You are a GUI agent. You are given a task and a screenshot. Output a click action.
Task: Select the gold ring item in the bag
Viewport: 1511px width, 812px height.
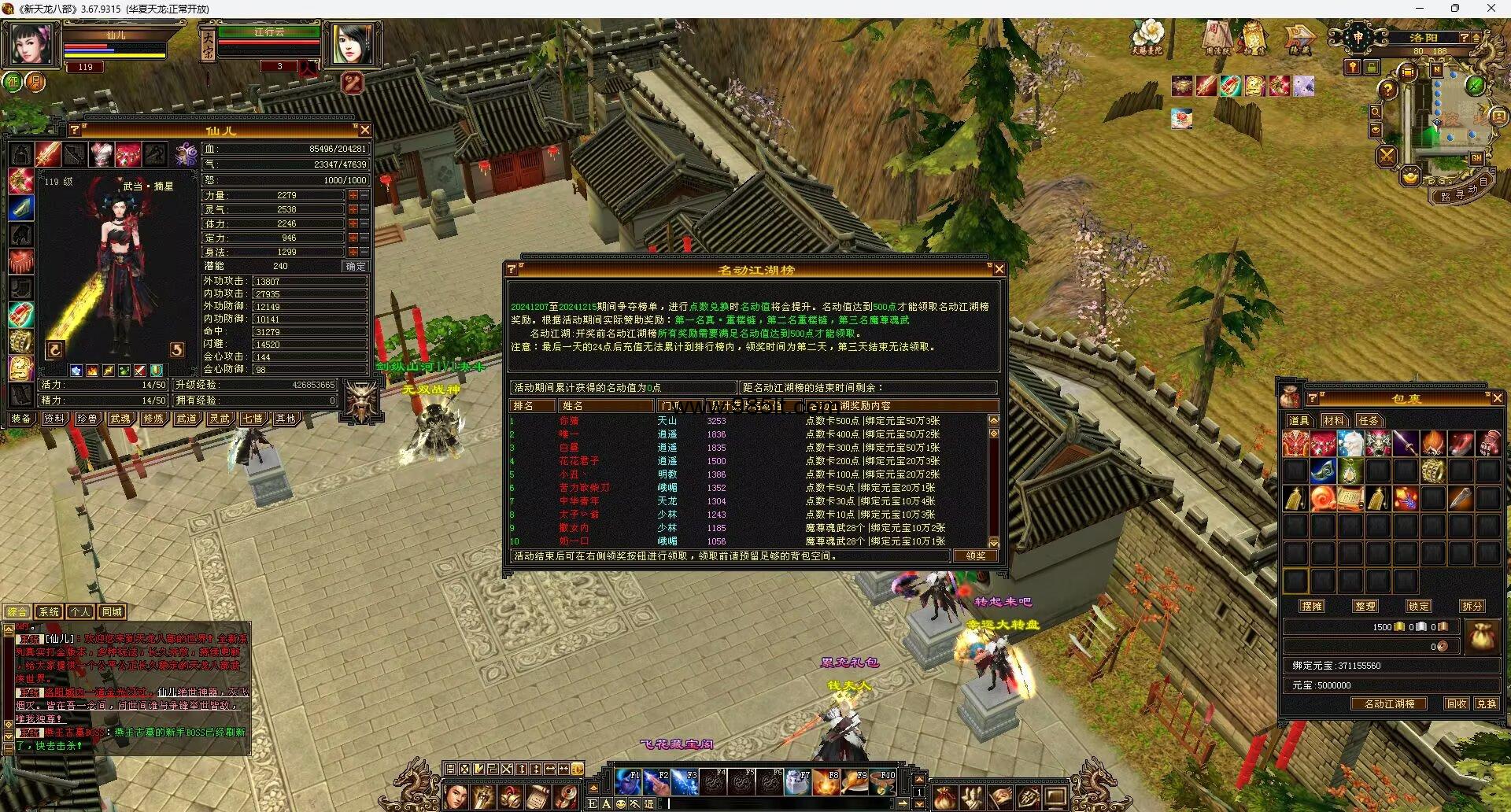click(x=1433, y=471)
